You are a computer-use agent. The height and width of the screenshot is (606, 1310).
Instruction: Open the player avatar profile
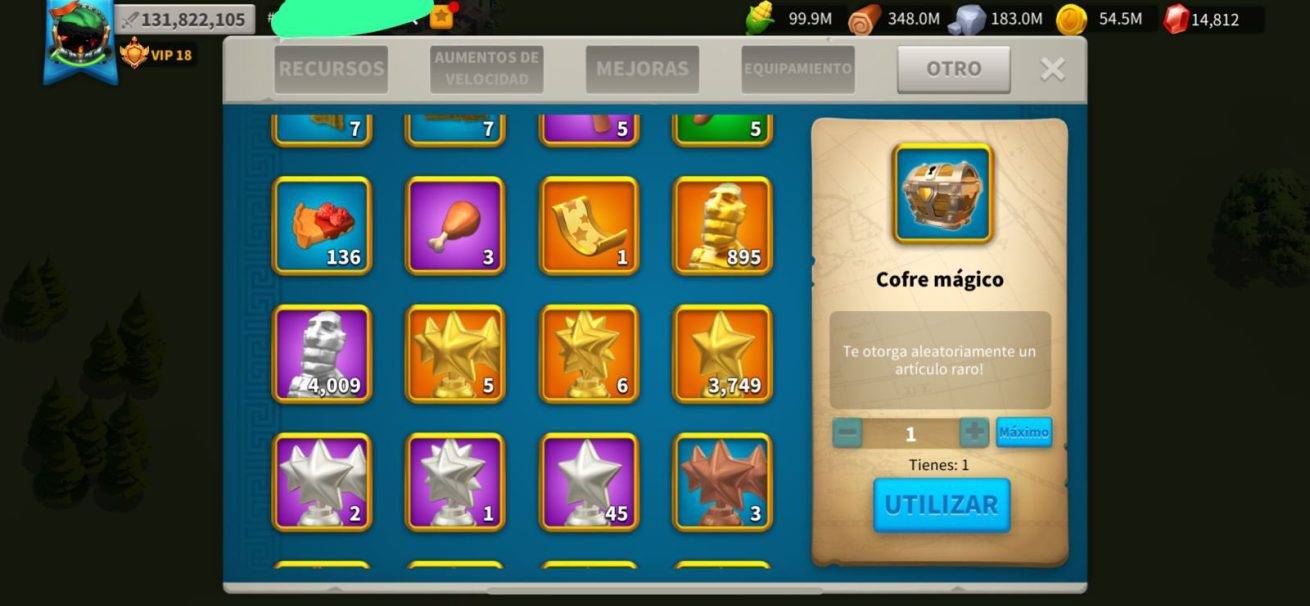[x=79, y=38]
